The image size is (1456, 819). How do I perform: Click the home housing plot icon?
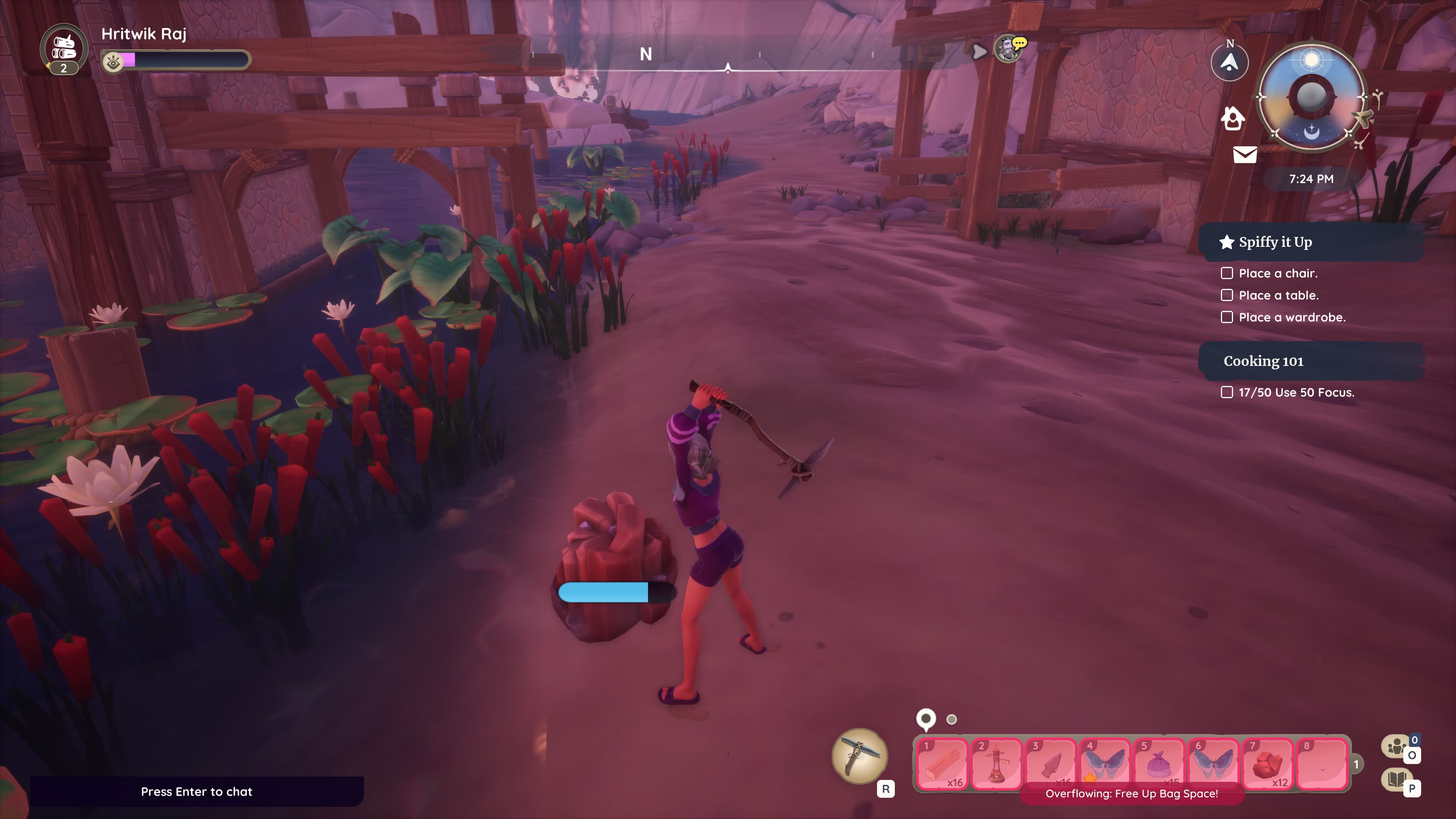click(x=1232, y=118)
